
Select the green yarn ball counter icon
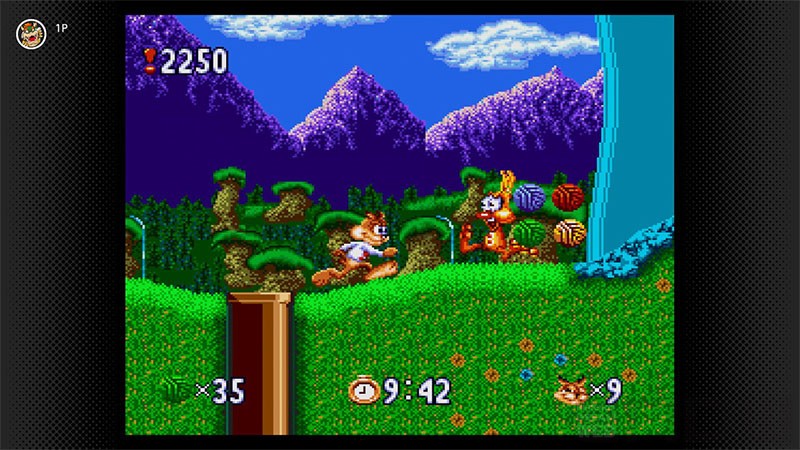[176, 389]
